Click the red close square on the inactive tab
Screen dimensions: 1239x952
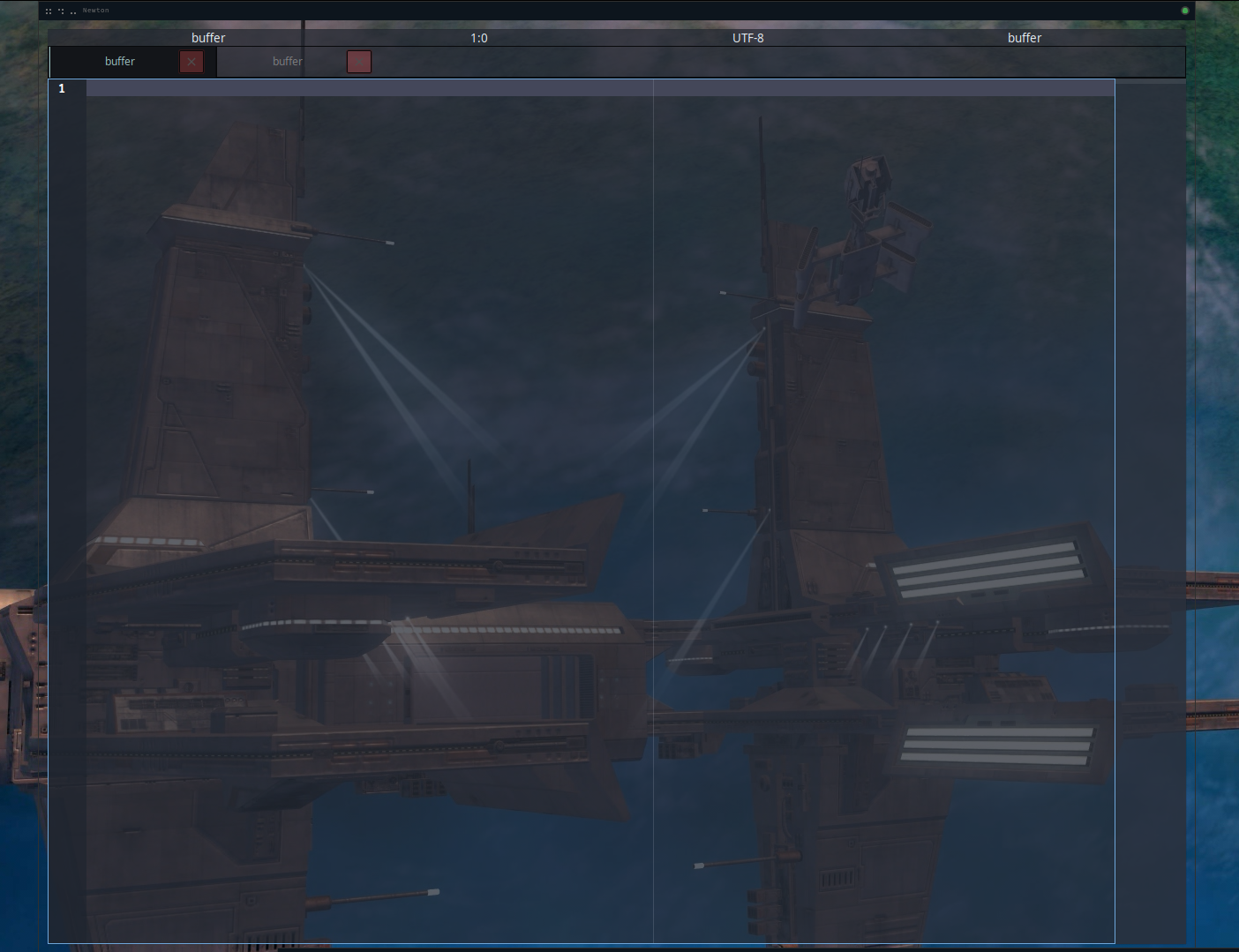(358, 62)
